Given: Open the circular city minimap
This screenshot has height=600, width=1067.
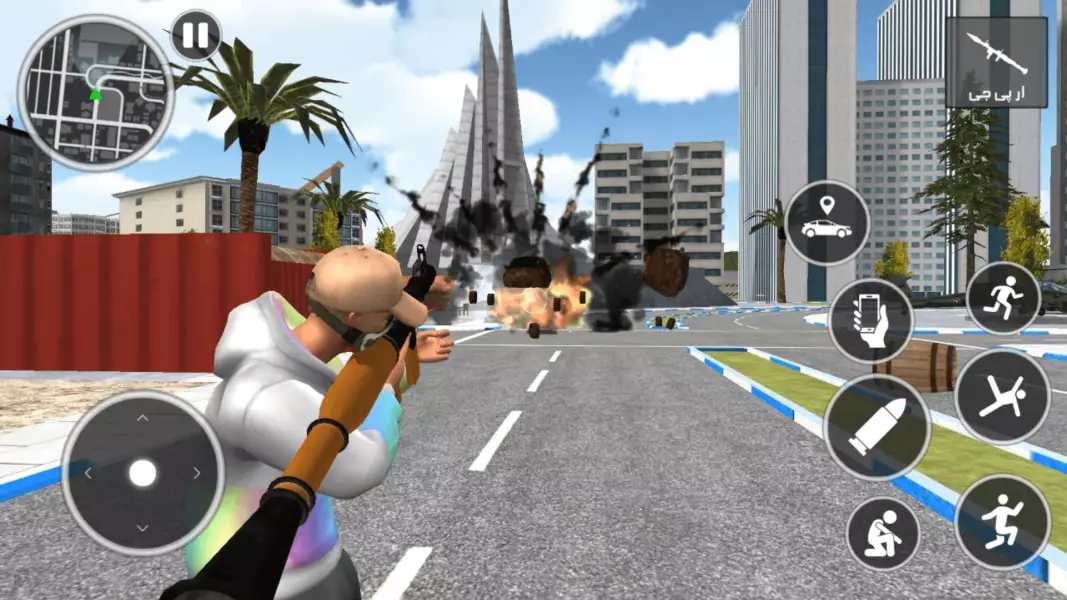Looking at the screenshot, I should (96, 92).
